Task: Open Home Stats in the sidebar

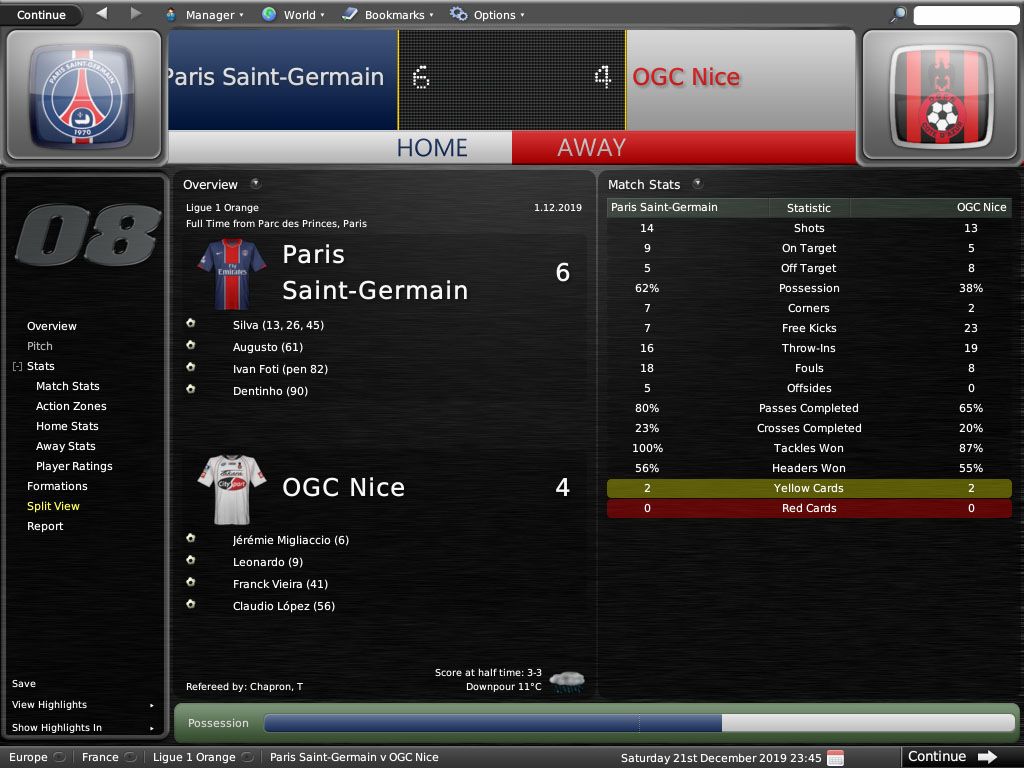Action: pos(67,426)
